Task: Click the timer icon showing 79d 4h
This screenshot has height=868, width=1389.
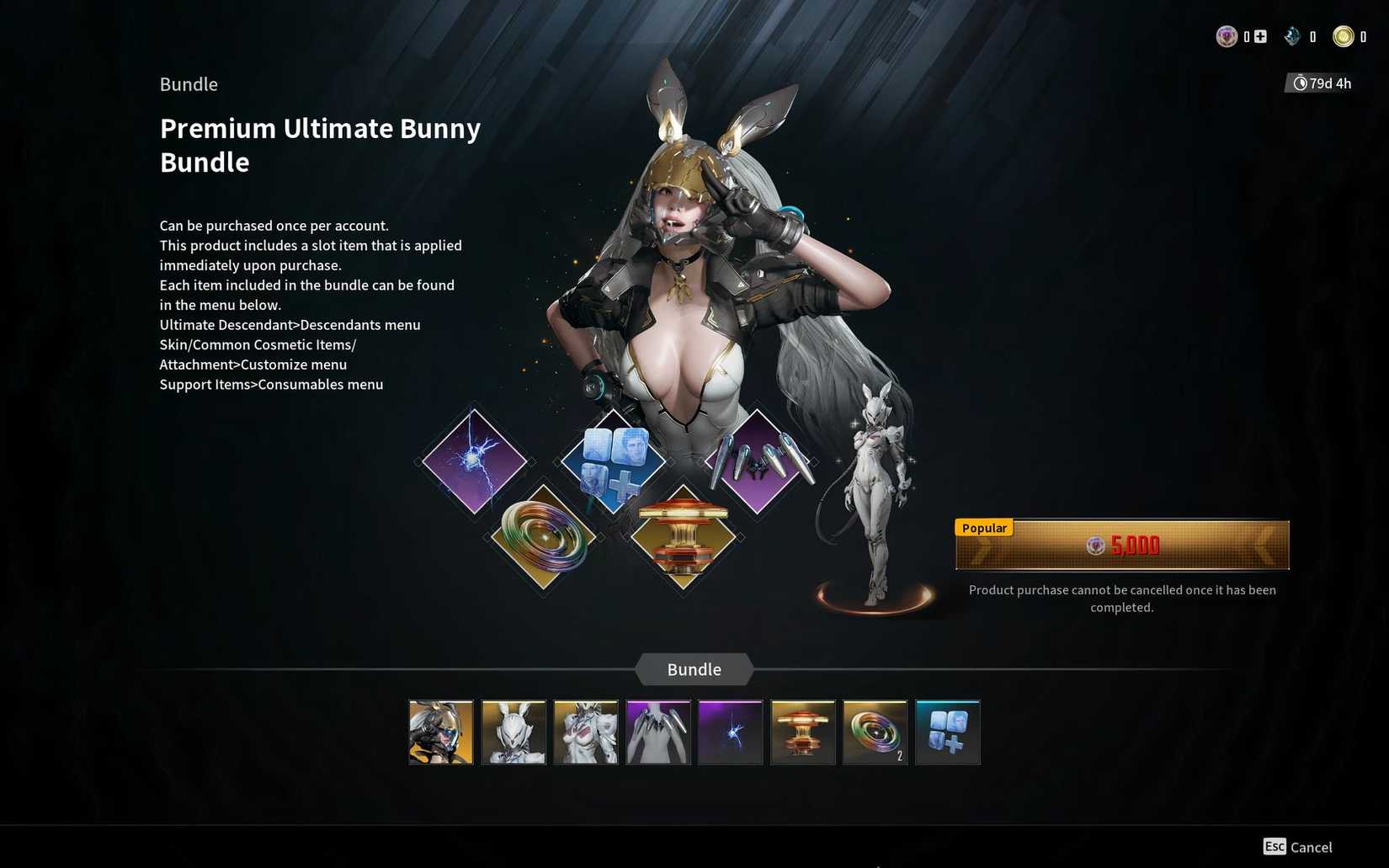Action: coord(1299,83)
